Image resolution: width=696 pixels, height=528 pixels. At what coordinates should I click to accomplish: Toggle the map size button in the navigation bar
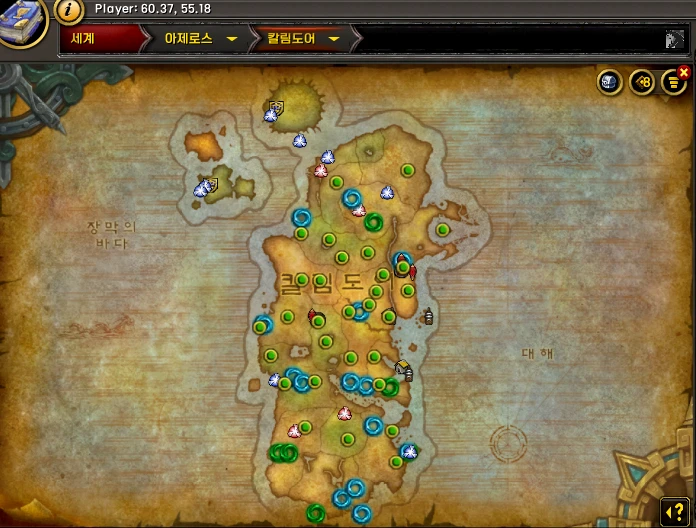675,39
